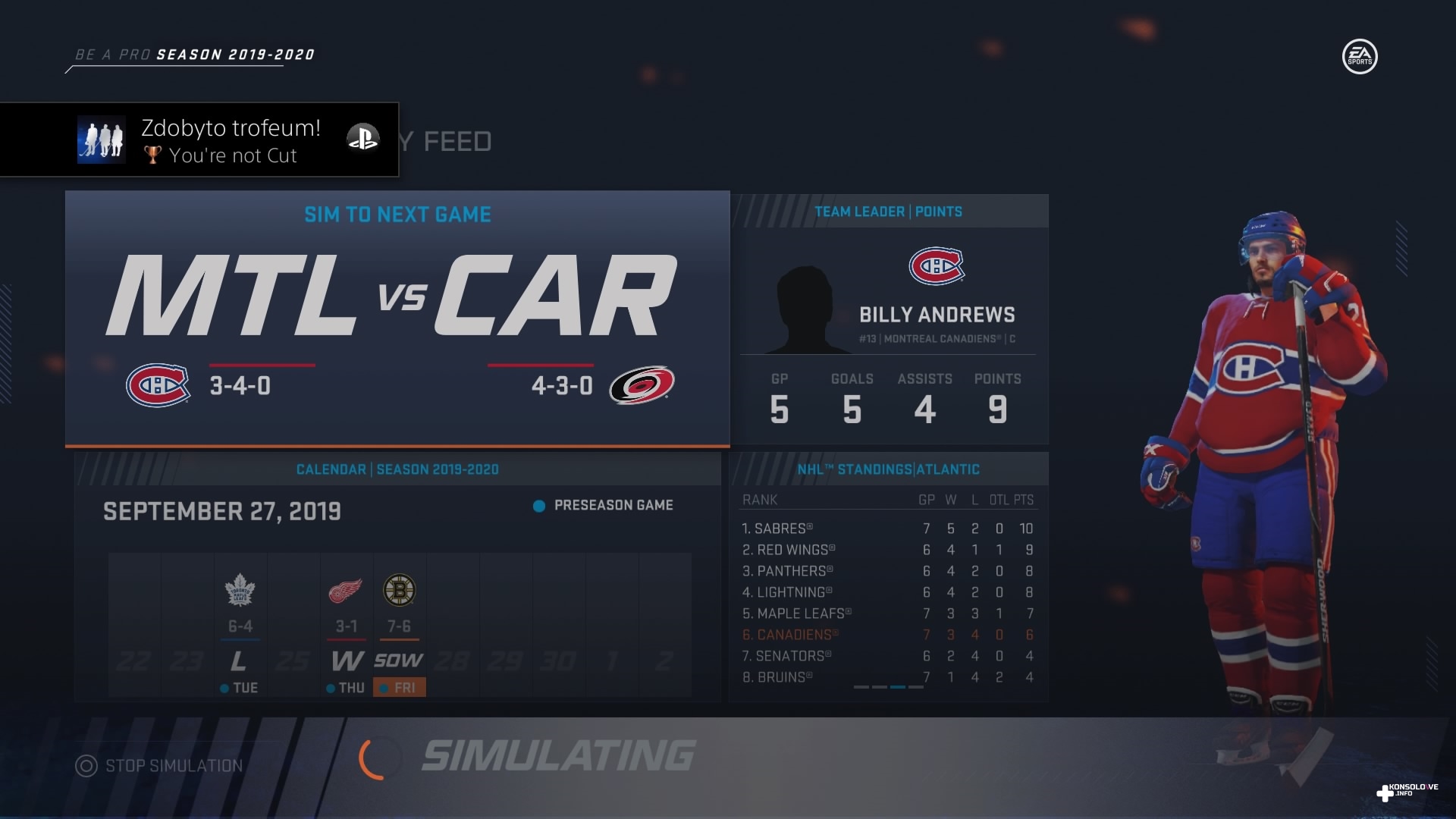Viewport: 1456px width, 819px height.
Task: Select the Sabres row in the standings
Action: [887, 529]
